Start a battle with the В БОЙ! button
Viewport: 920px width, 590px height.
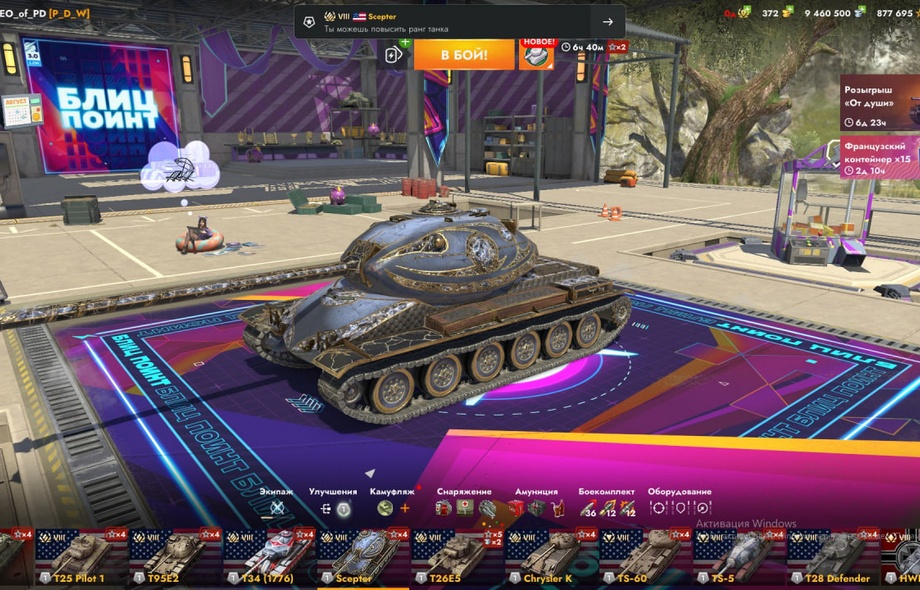464,54
